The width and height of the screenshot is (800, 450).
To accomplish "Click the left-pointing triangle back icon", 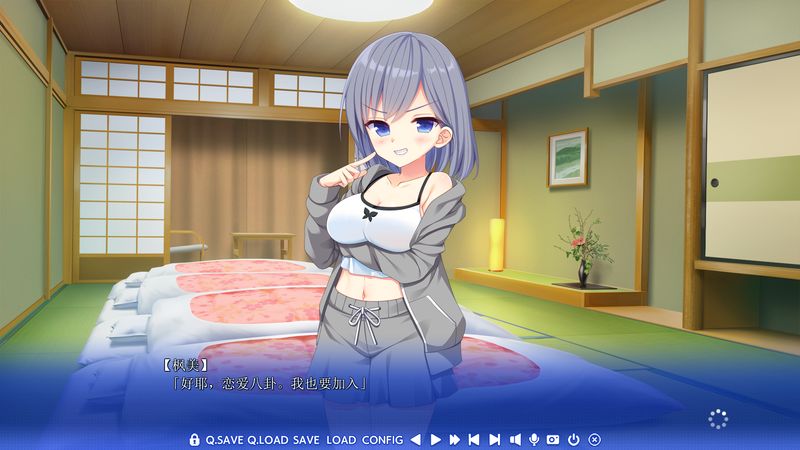I will 415,439.
